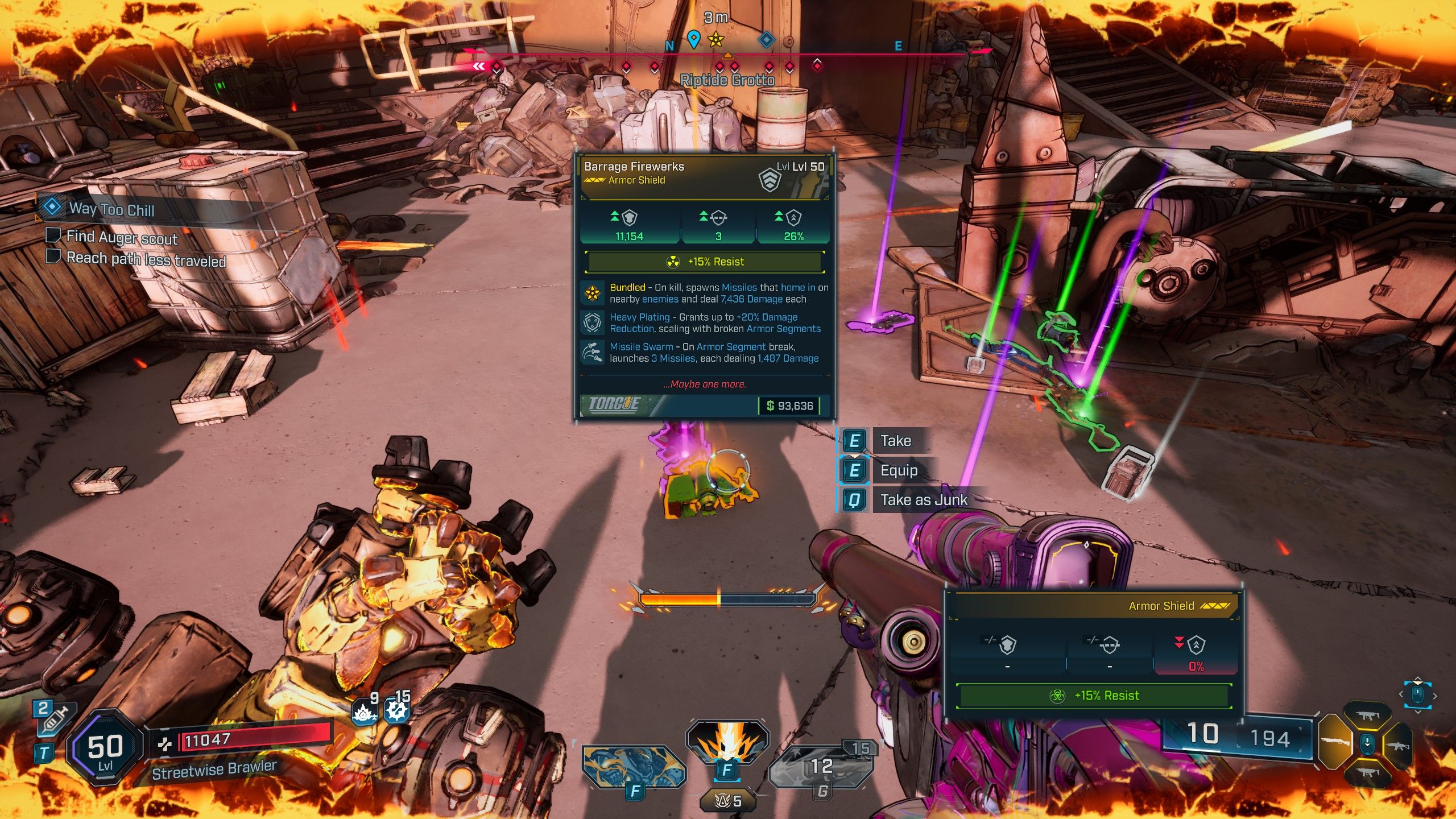Click the level 50 character badge
This screenshot has height=819, width=1456.
pyautogui.click(x=105, y=748)
